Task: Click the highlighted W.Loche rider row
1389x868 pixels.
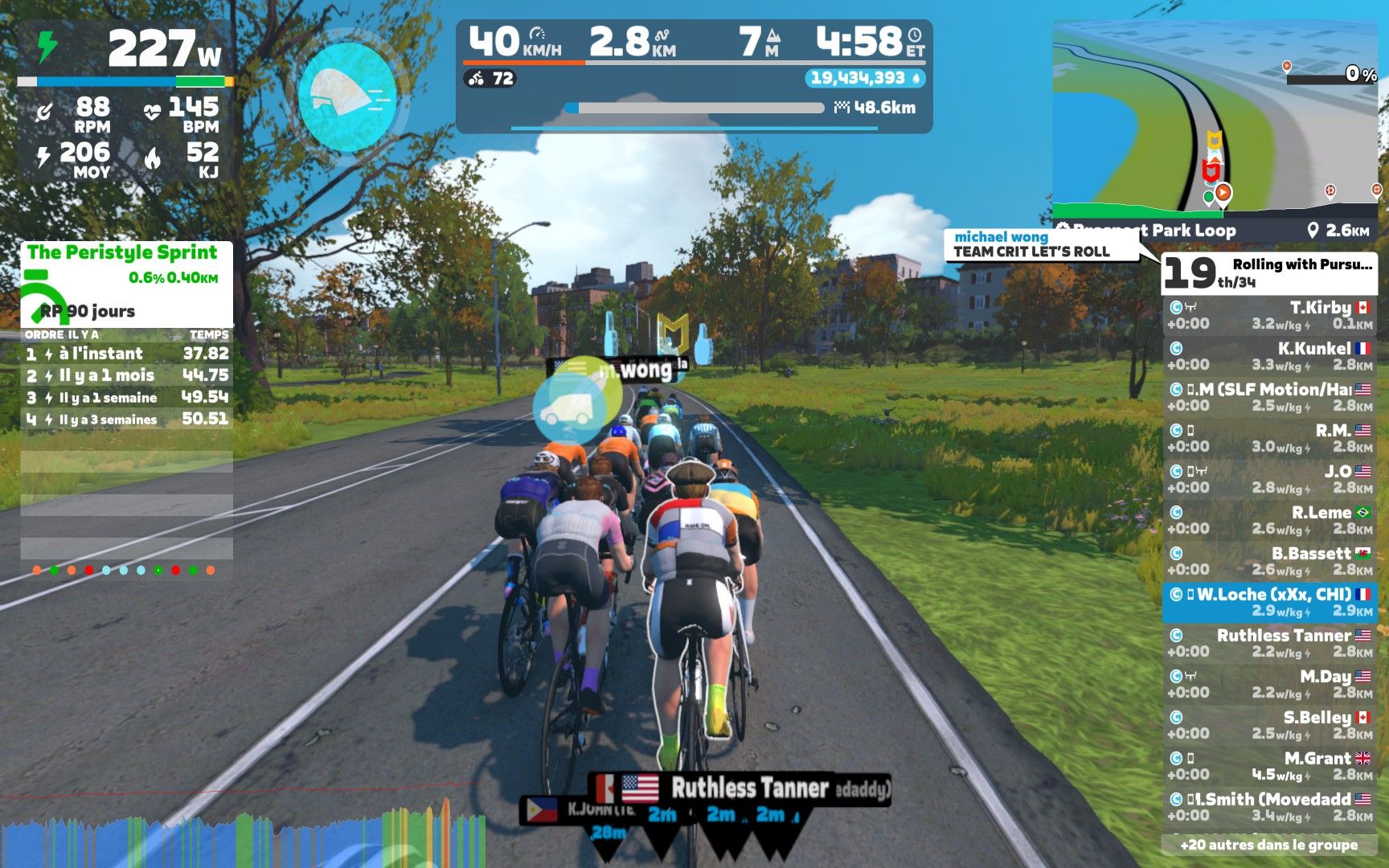Action: (x=1269, y=602)
